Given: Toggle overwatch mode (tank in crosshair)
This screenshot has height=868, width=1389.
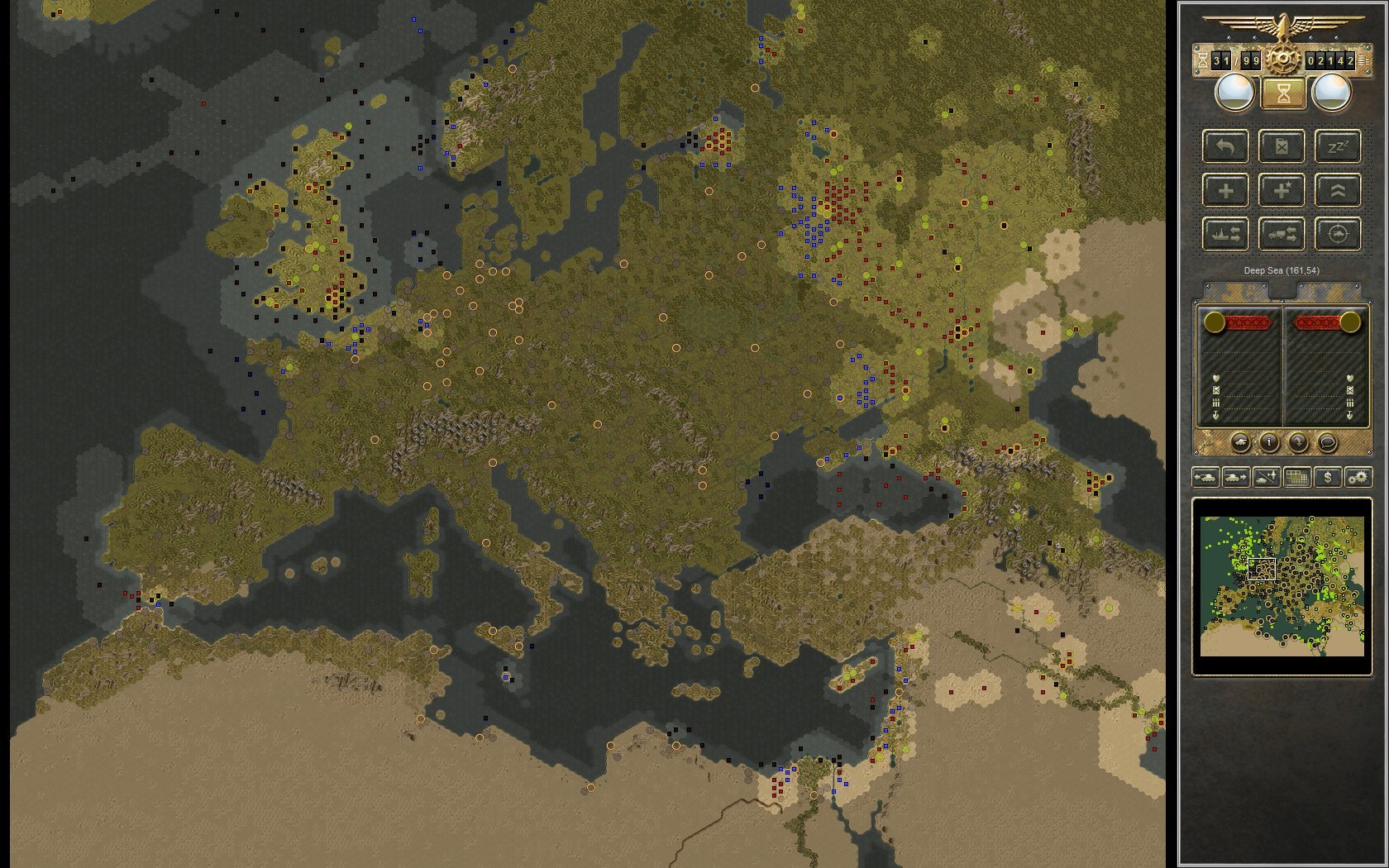Looking at the screenshot, I should pos(1339,235).
